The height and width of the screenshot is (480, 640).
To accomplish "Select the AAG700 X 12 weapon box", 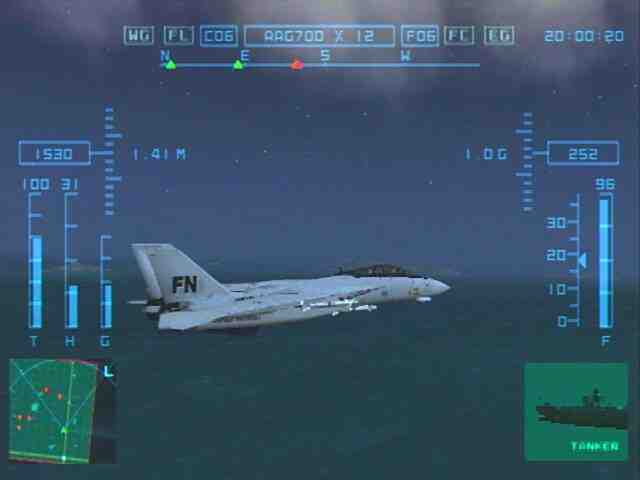I will pyautogui.click(x=319, y=36).
